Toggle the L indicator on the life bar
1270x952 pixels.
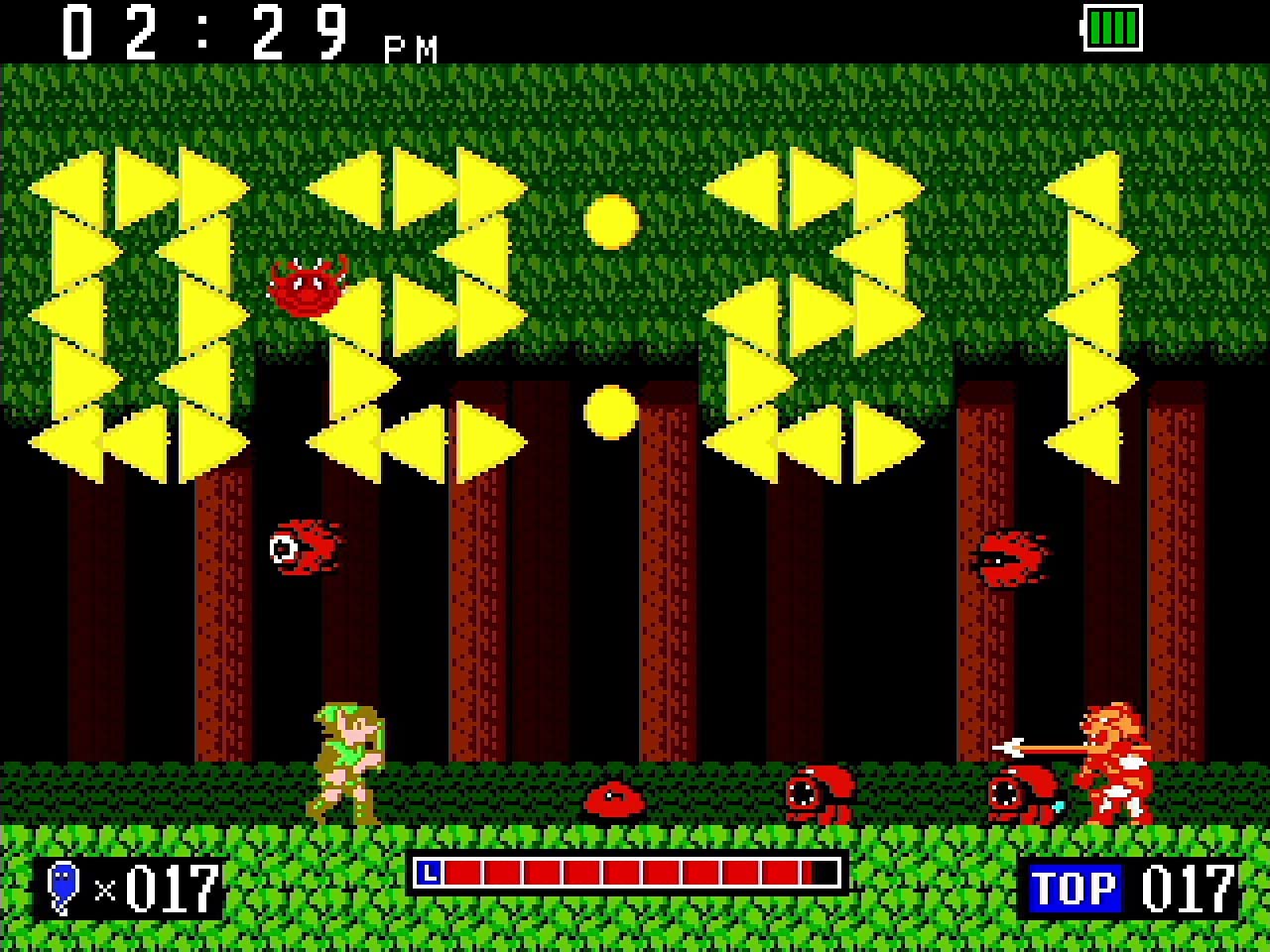(430, 874)
